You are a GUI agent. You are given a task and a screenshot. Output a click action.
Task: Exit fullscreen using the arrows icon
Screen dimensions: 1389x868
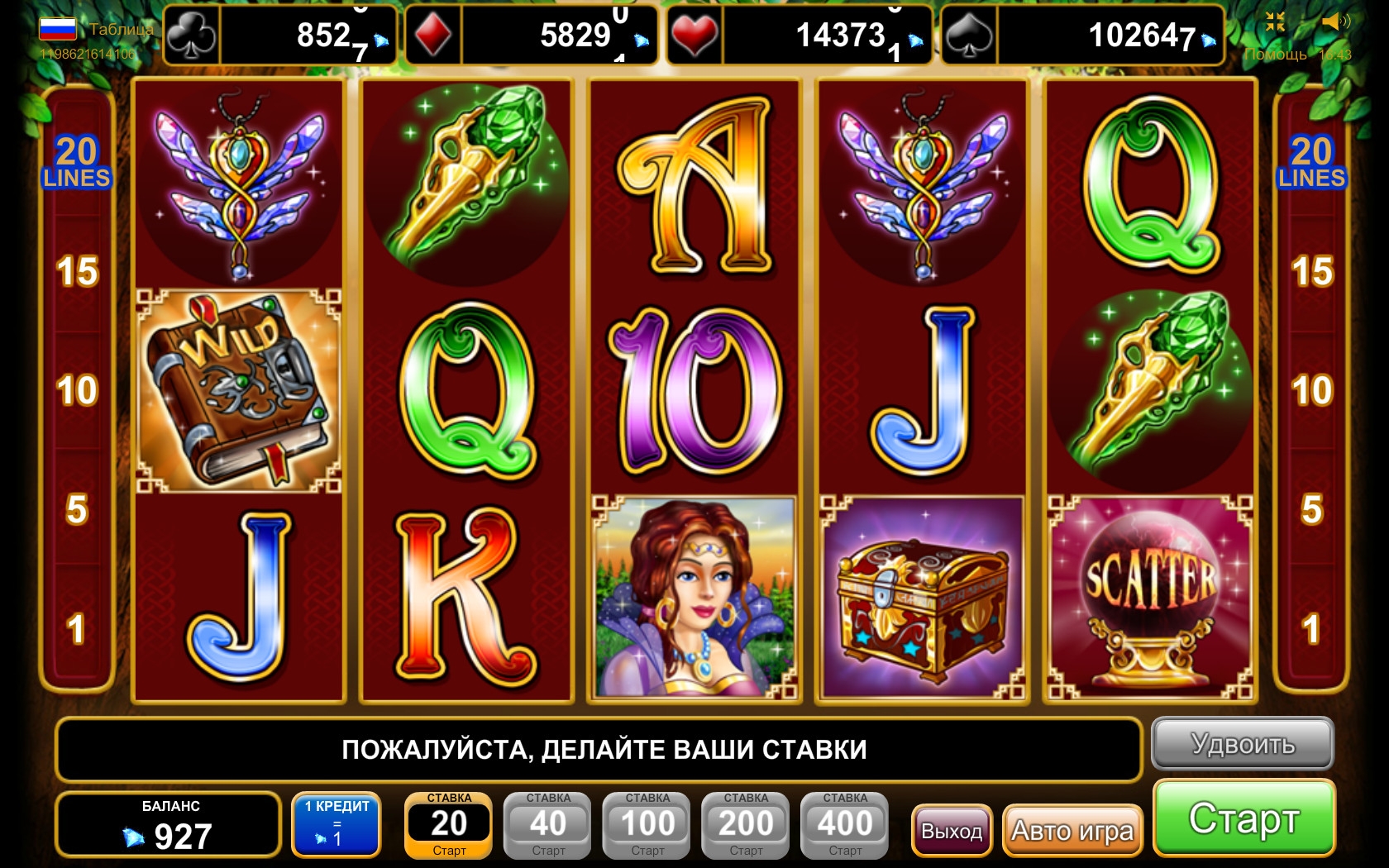click(x=1275, y=22)
